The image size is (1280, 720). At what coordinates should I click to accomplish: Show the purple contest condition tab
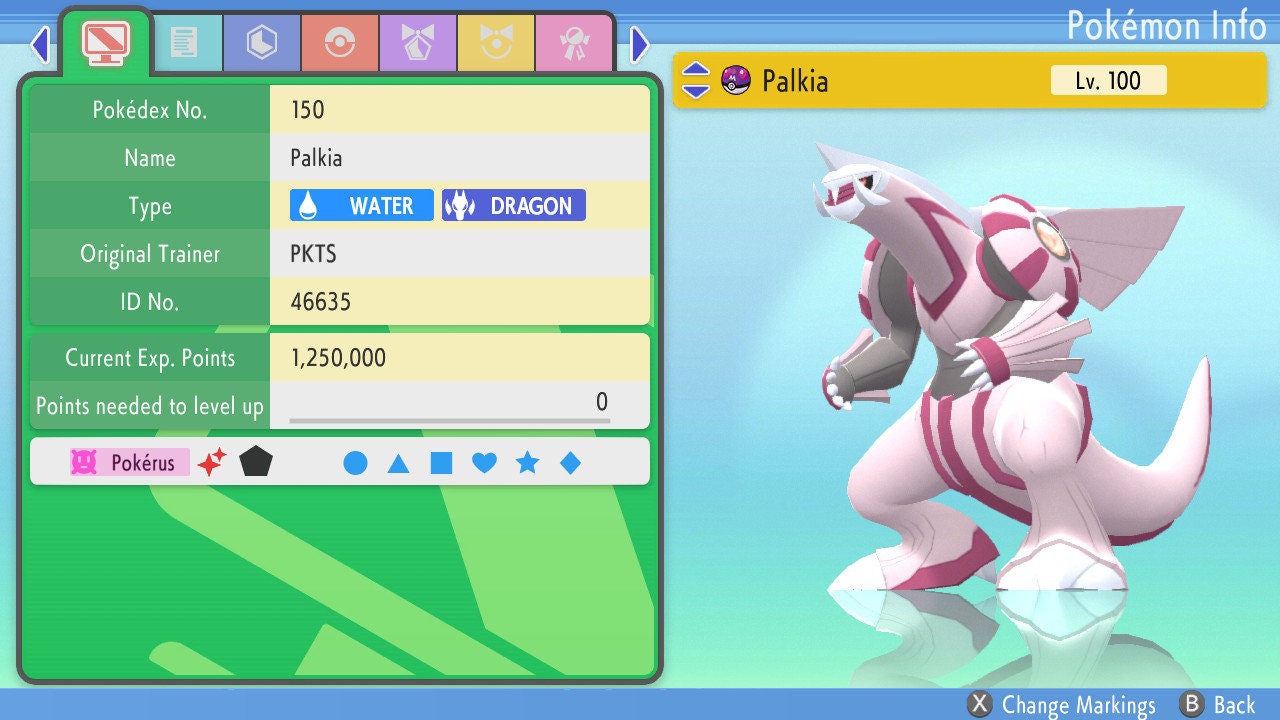pyautogui.click(x=418, y=43)
